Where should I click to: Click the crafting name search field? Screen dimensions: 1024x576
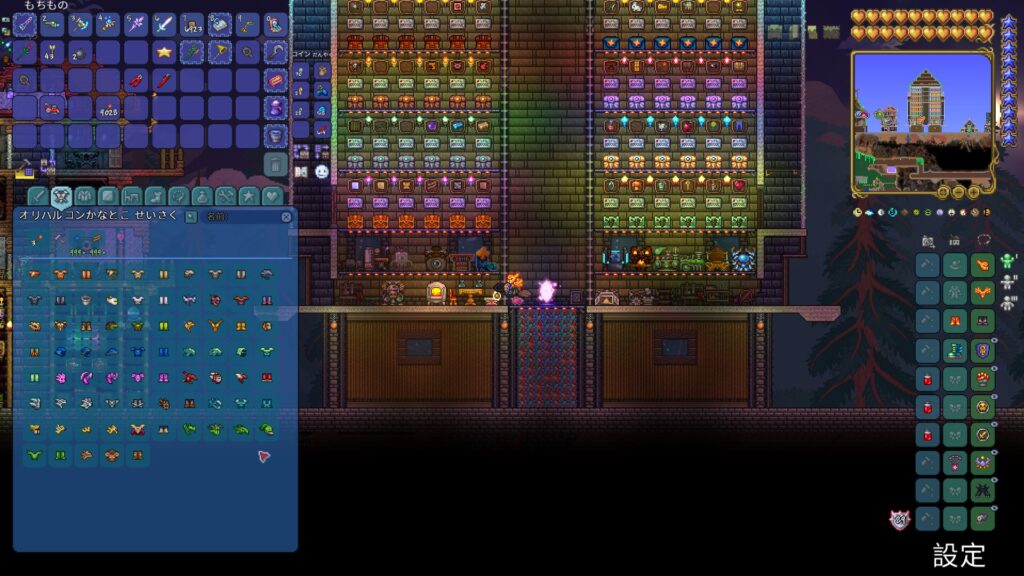click(240, 216)
